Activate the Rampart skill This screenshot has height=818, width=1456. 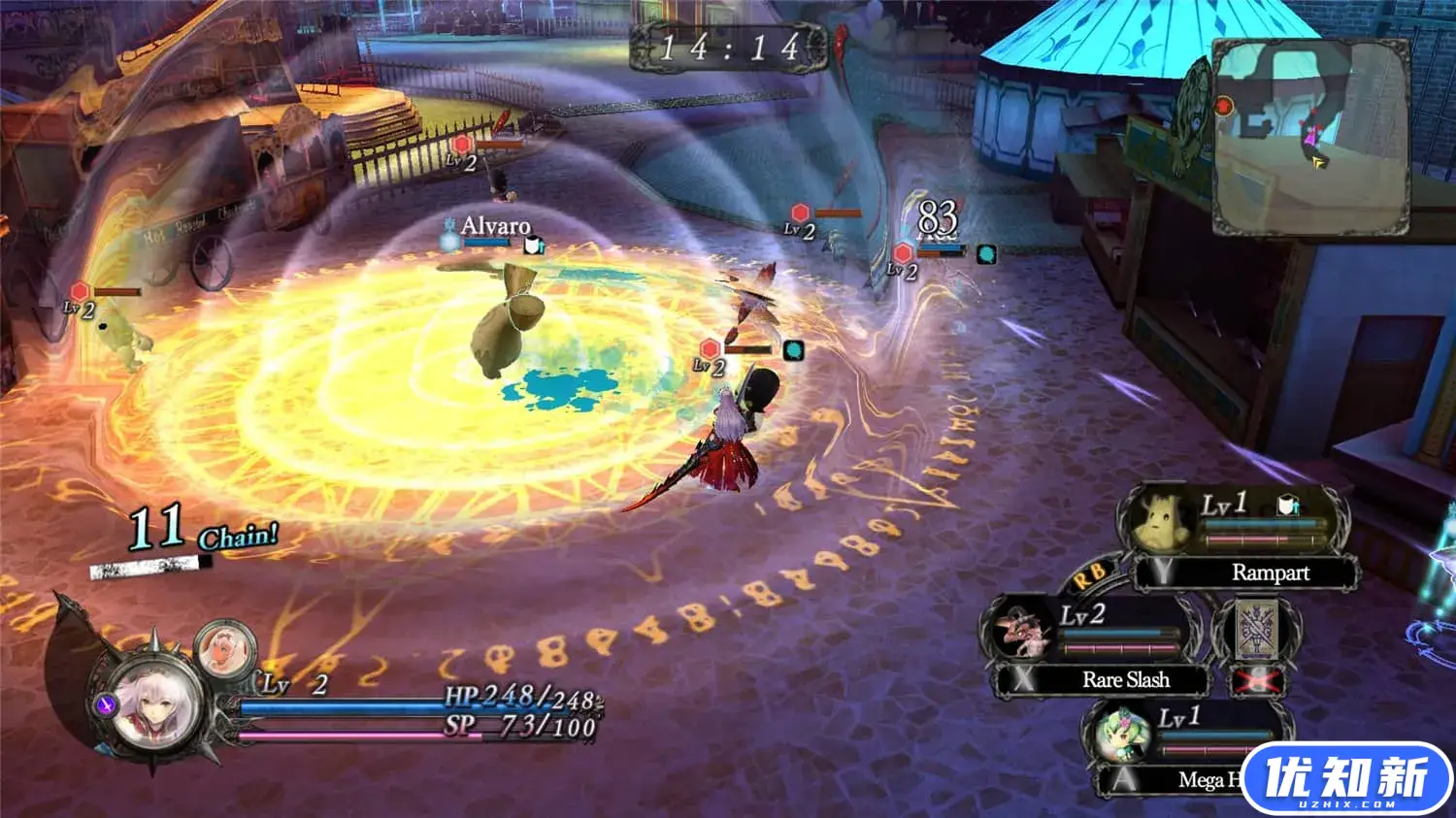tap(1269, 573)
